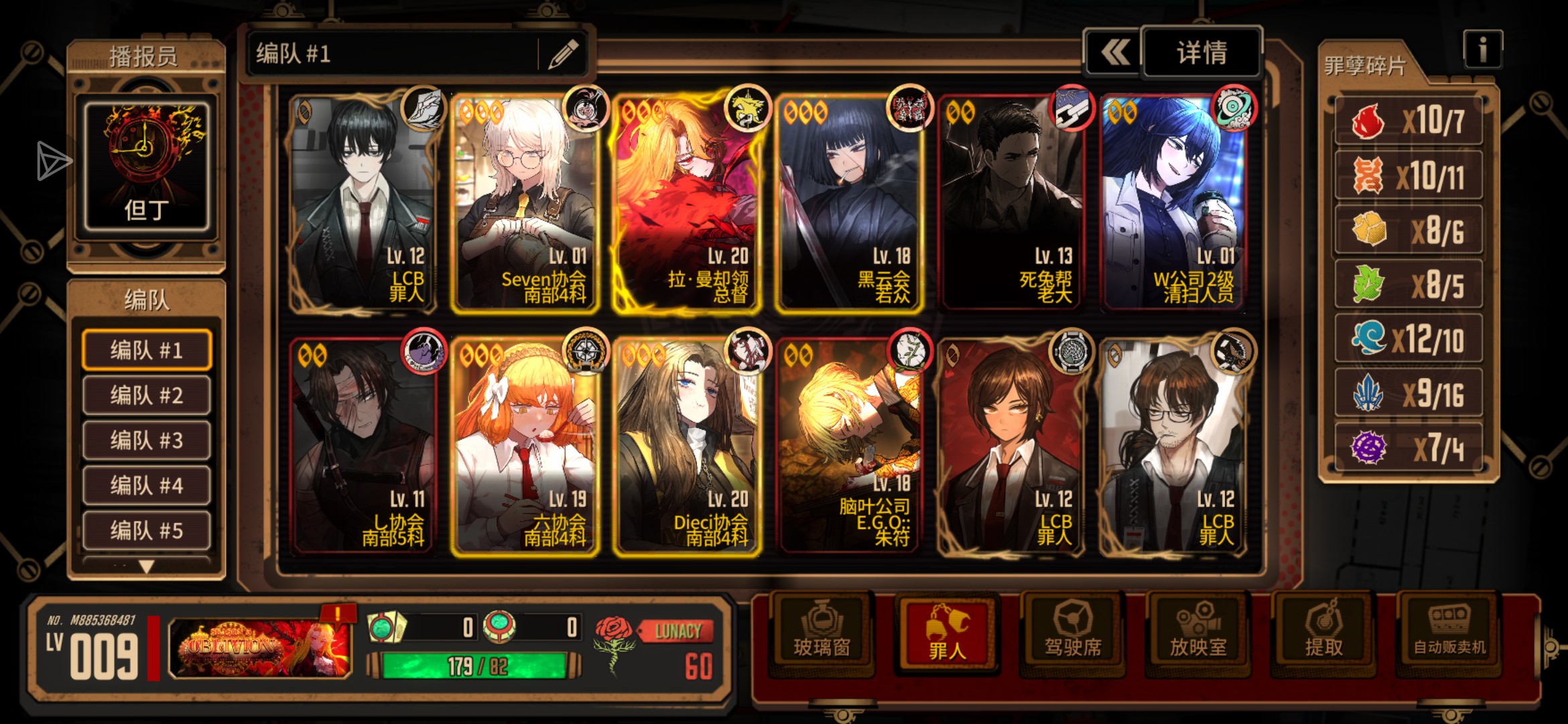Open the 玻璃窗 menu
This screenshot has width=1568, height=724.
pos(822,633)
